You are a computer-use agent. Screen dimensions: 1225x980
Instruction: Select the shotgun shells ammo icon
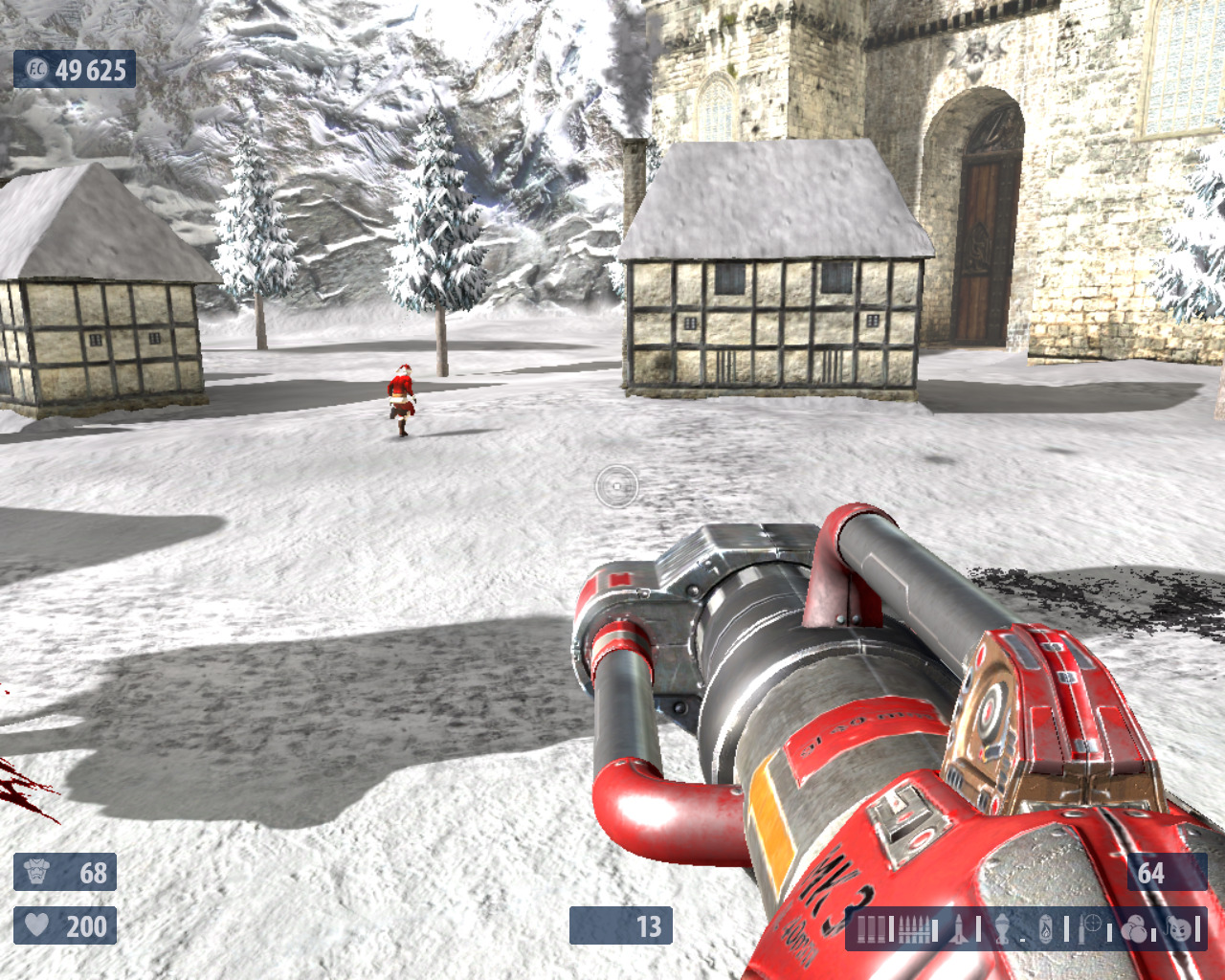point(872,928)
